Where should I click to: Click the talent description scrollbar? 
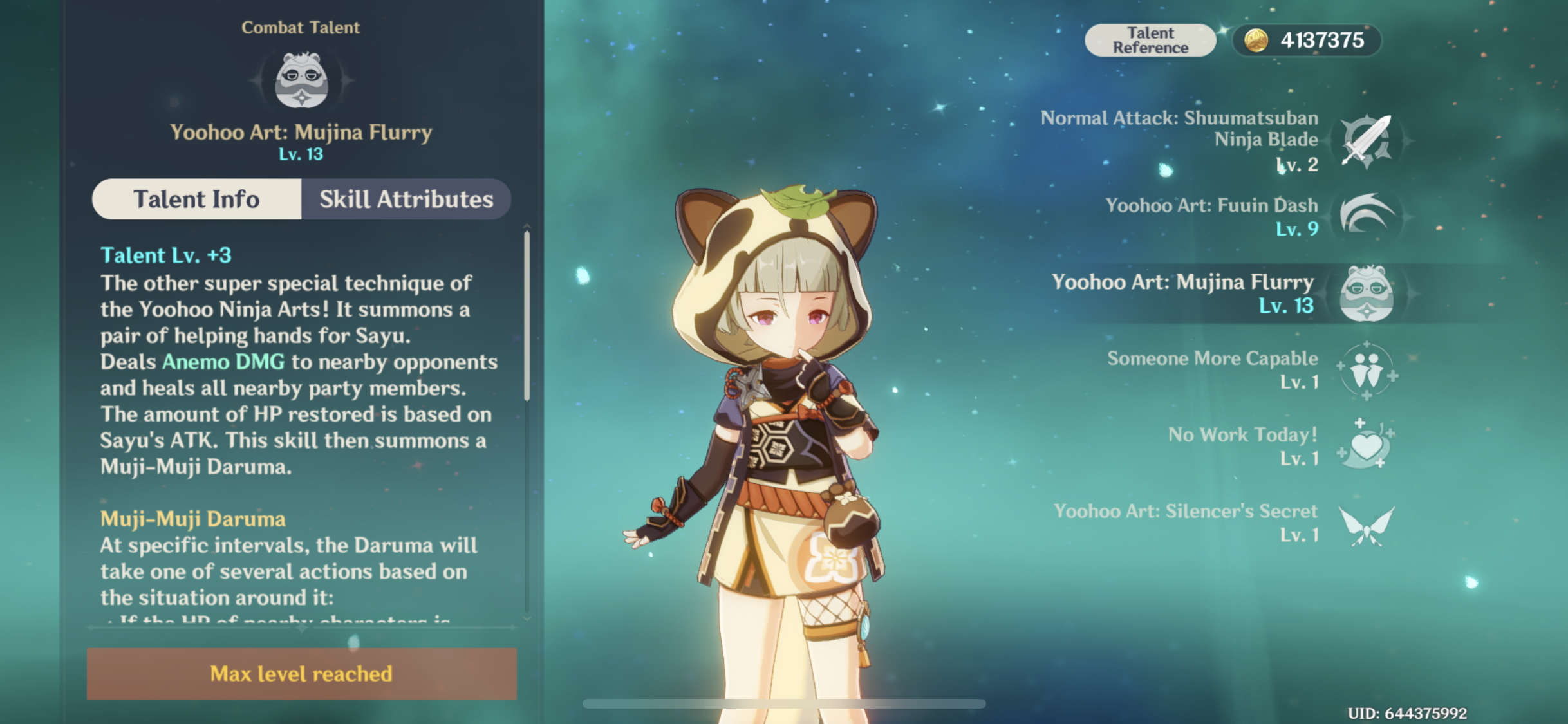pos(527,315)
